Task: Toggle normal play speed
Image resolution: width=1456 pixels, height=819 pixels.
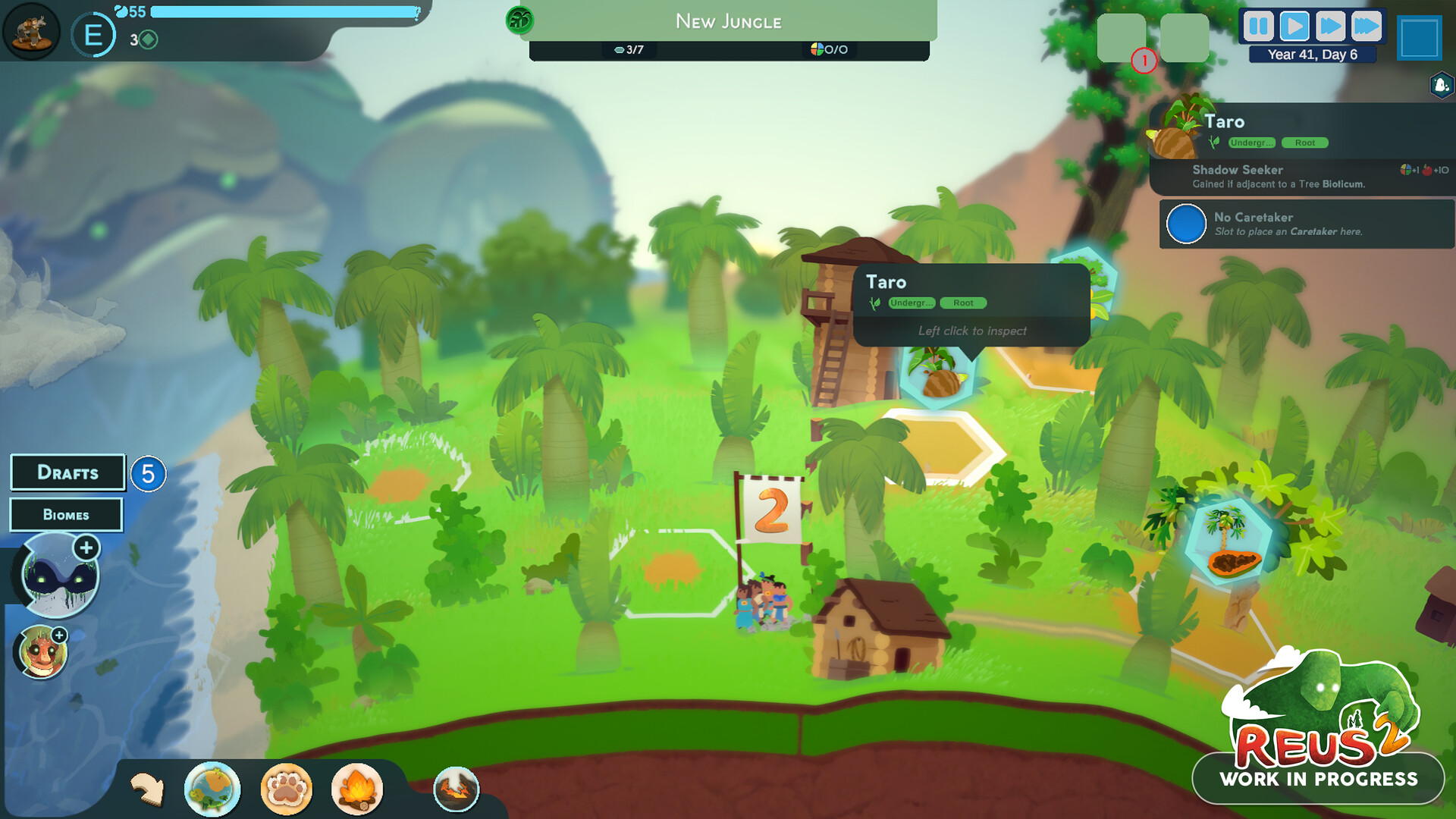Action: [1294, 25]
